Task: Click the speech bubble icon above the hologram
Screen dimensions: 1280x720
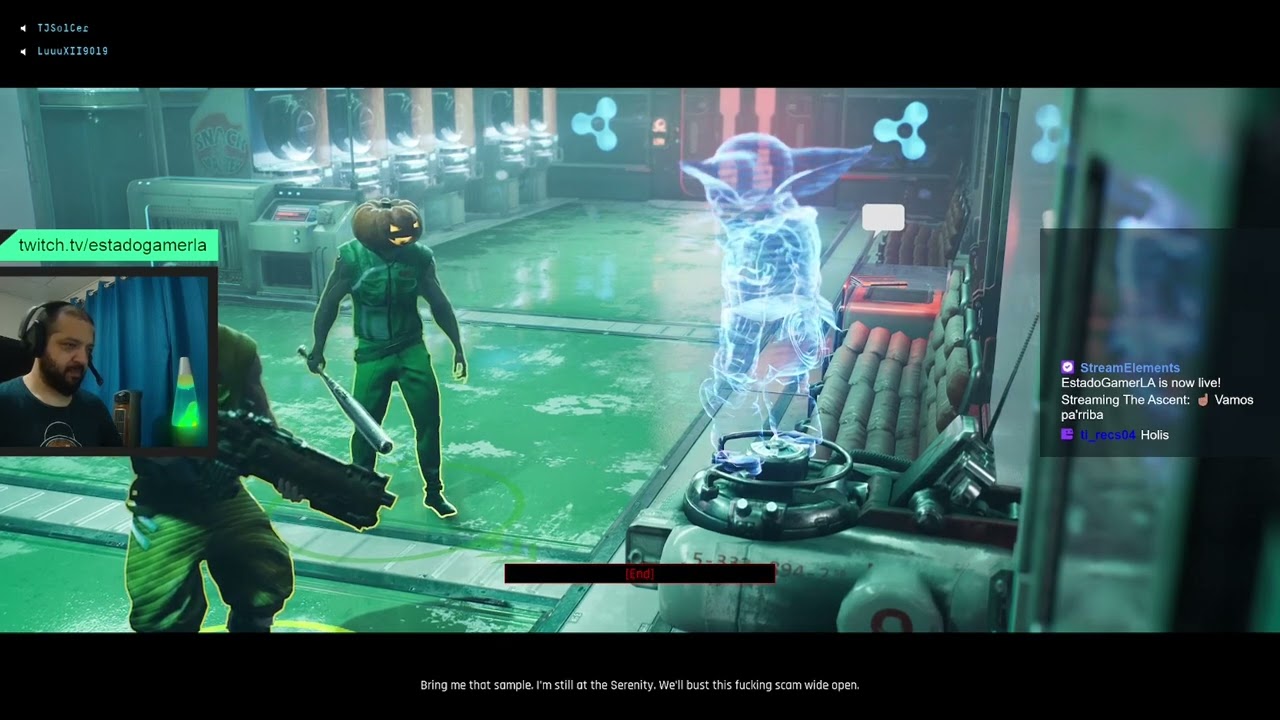Action: [883, 219]
